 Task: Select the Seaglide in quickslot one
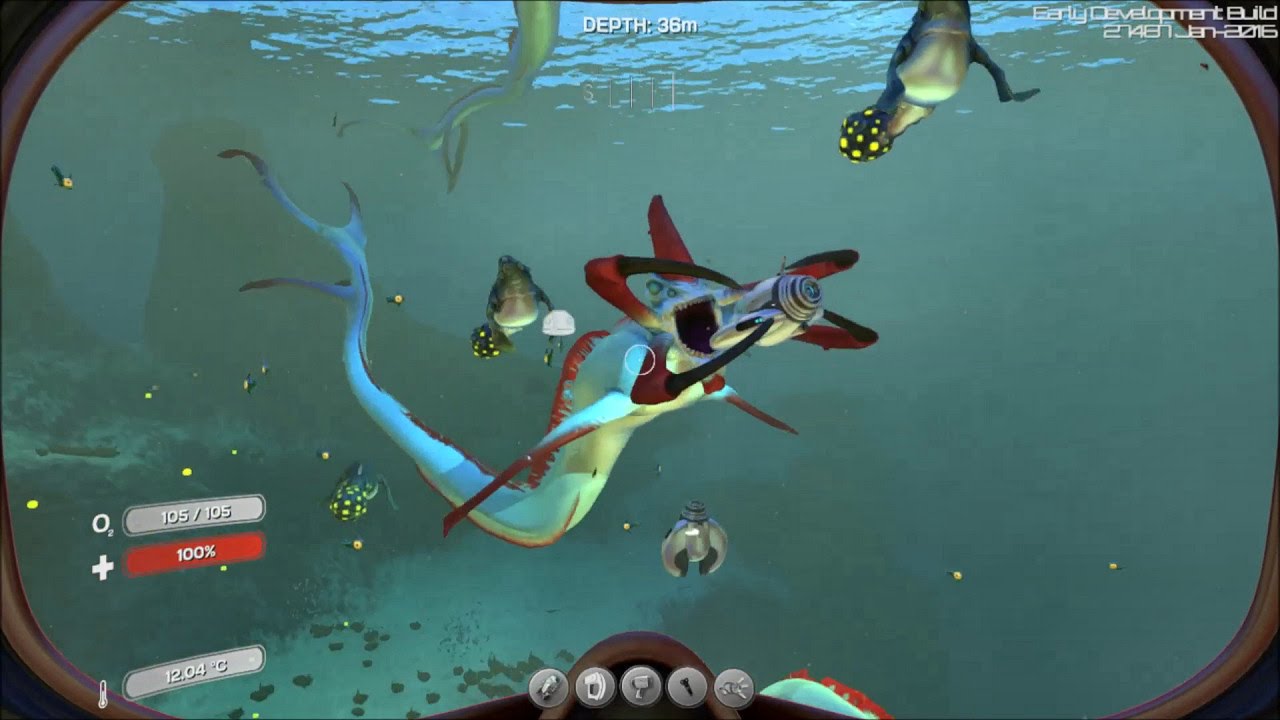tap(547, 690)
